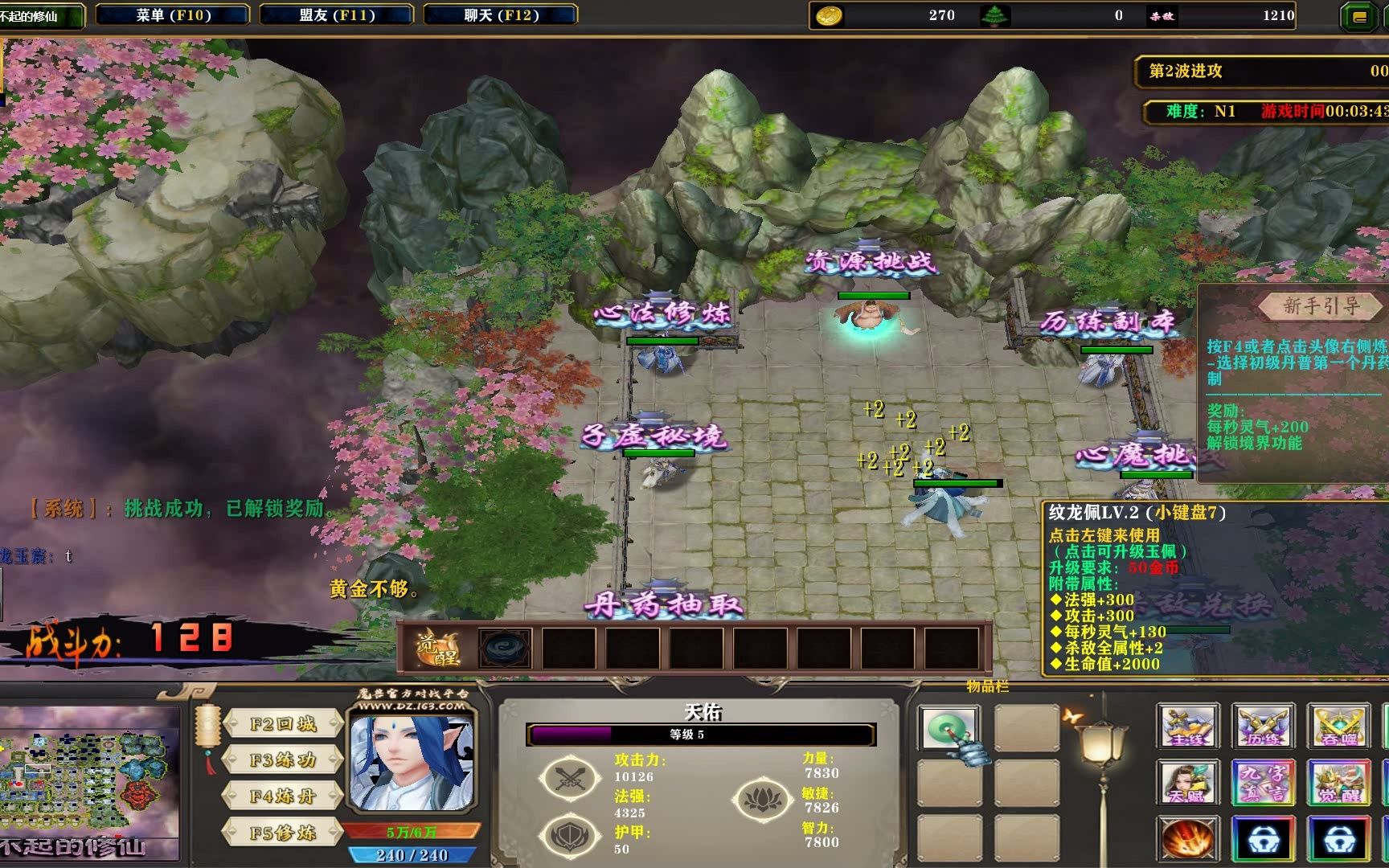Select the 主线 quest icon
This screenshot has height=868, width=1389.
(1187, 726)
